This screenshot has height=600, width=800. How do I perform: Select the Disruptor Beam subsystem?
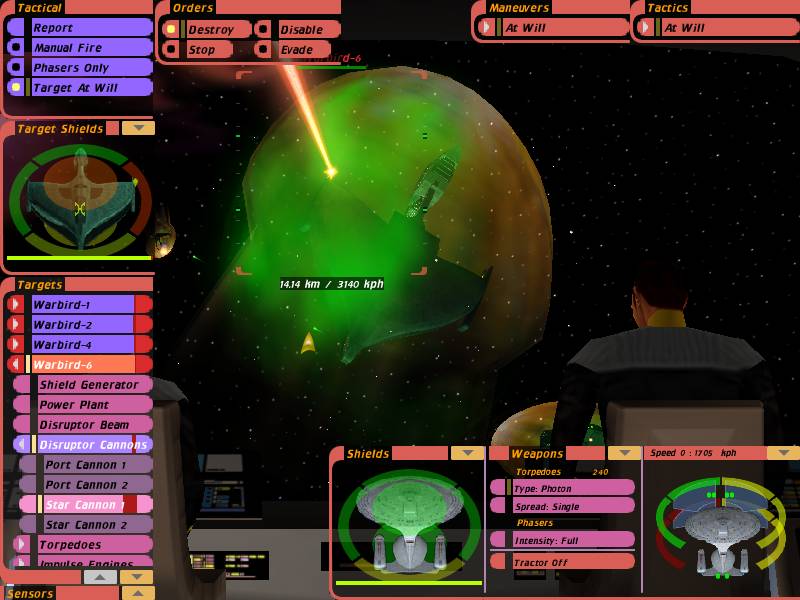(x=88, y=424)
